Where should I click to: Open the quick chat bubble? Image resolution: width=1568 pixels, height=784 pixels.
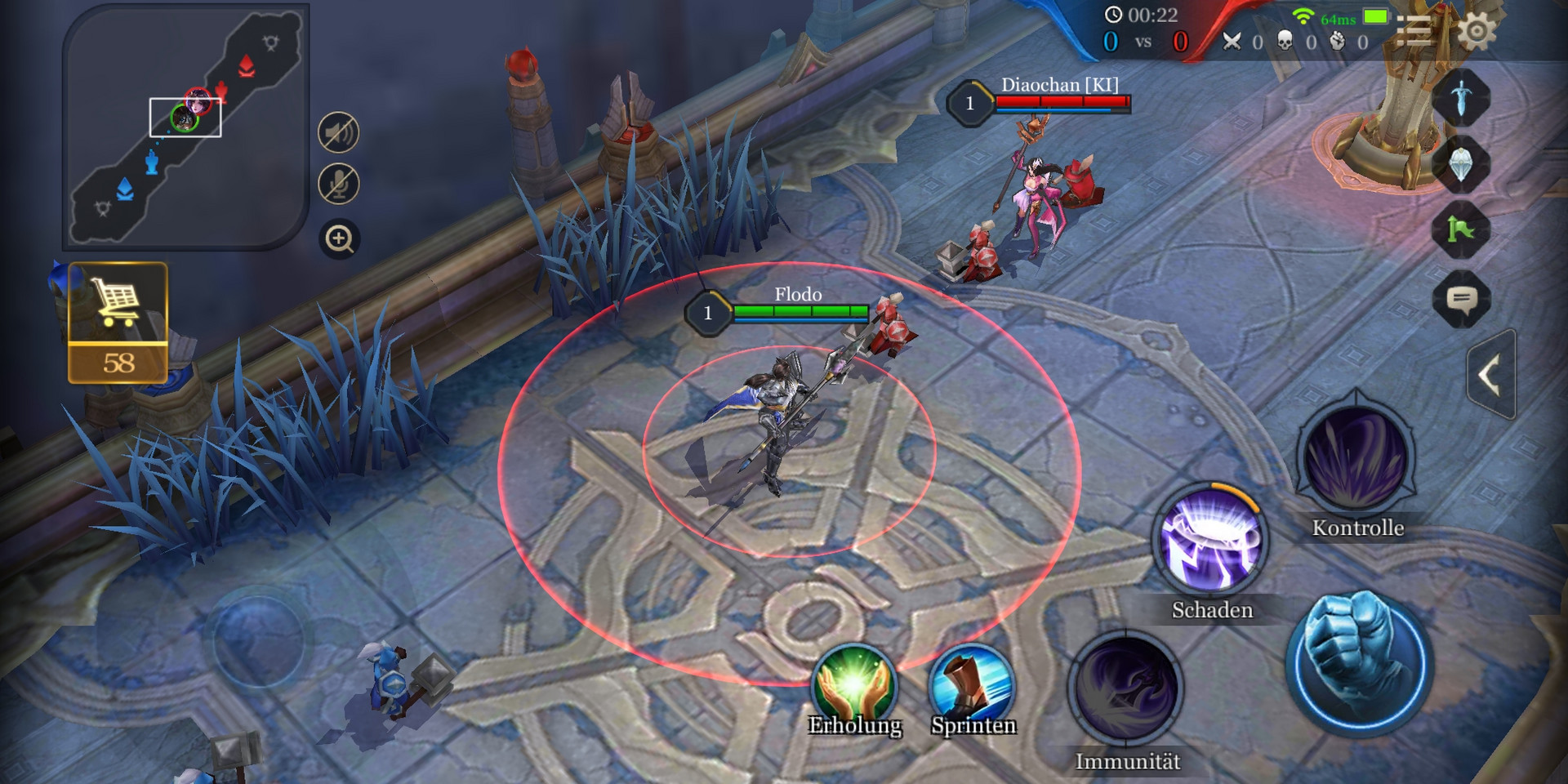pos(1461,300)
